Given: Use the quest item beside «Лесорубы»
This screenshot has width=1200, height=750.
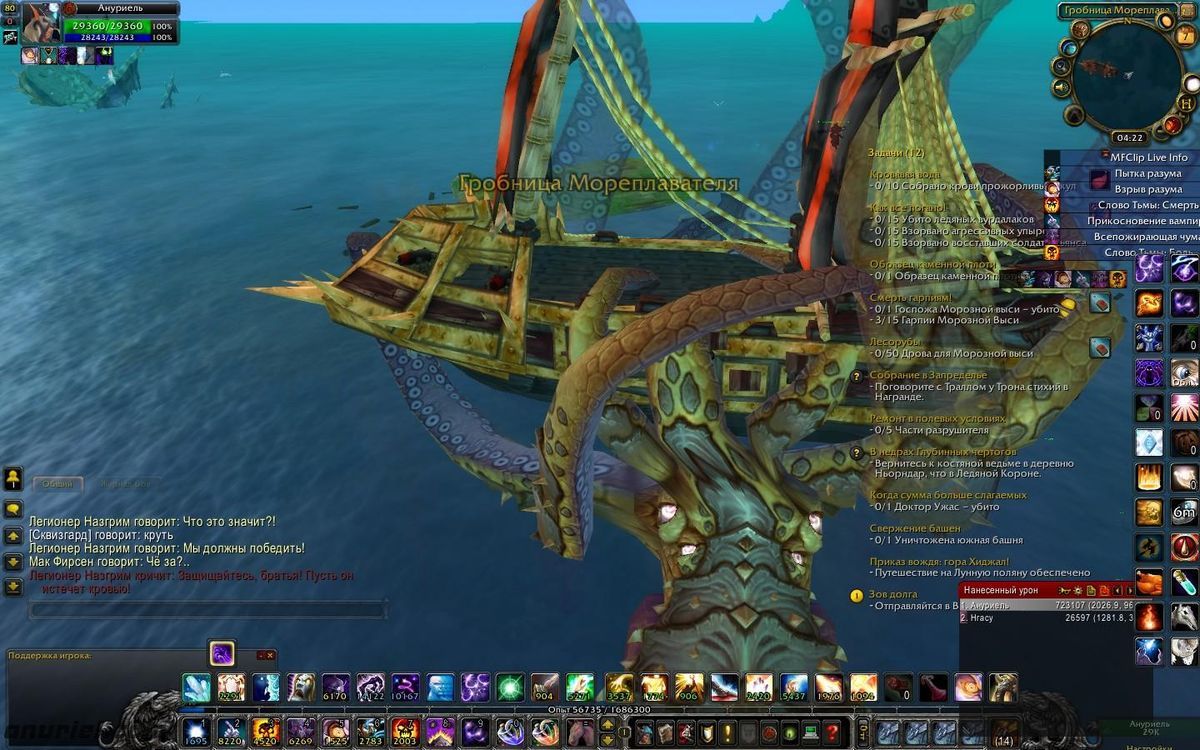Looking at the screenshot, I should pyautogui.click(x=1100, y=347).
